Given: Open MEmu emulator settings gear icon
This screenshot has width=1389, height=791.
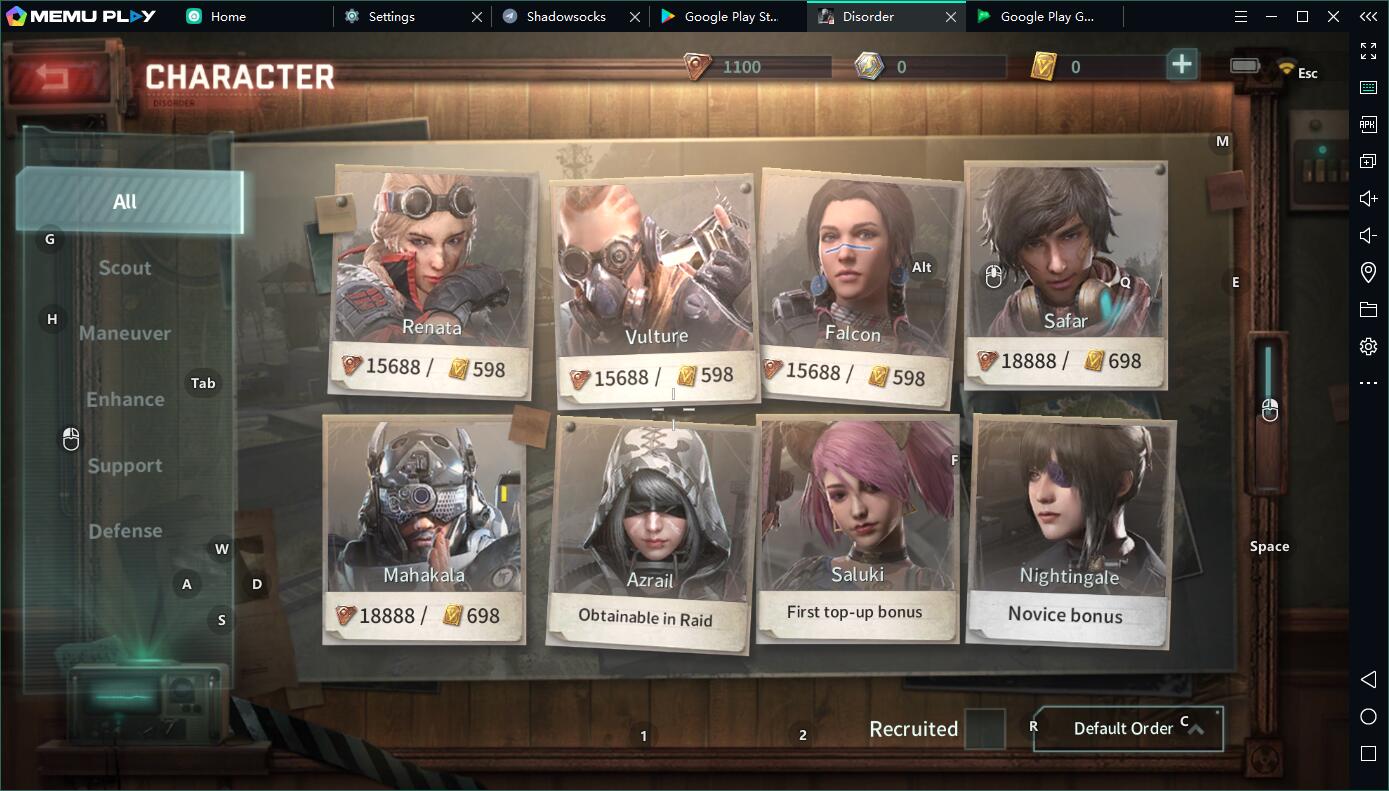Looking at the screenshot, I should tap(1368, 347).
